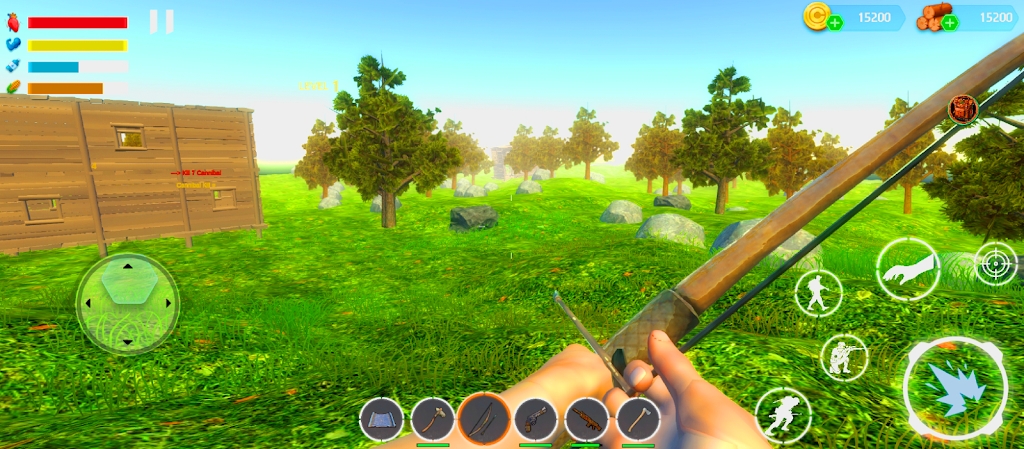Viewport: 1024px width, 449px height.
Task: Select the highlighted bow and arrow slot
Action: click(x=484, y=419)
